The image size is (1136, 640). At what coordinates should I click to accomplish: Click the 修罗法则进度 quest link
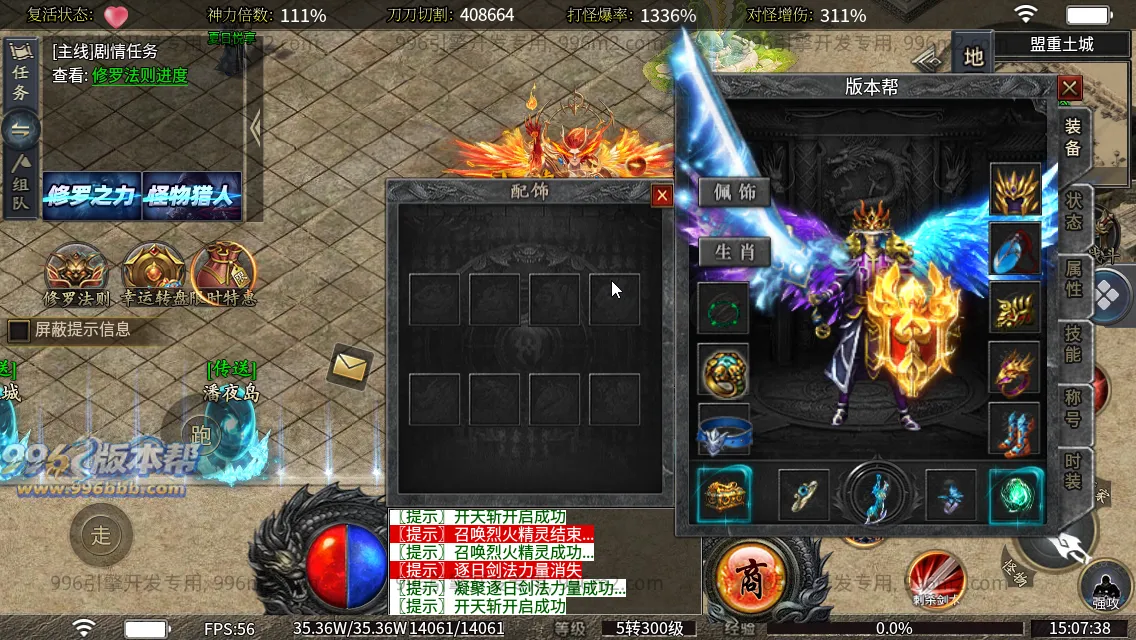click(140, 76)
